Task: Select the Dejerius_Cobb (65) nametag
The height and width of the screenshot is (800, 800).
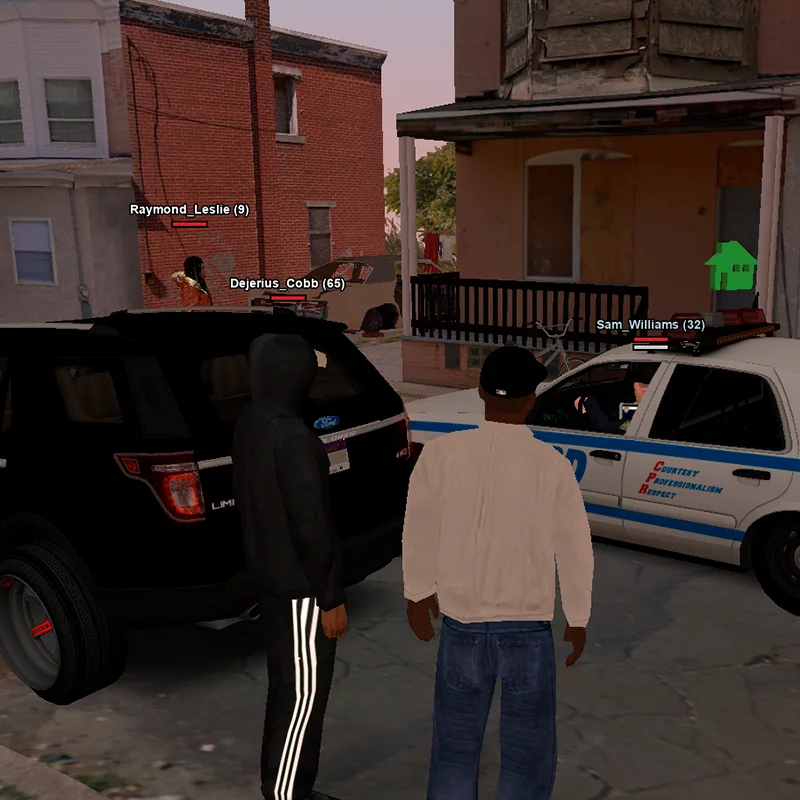Action: (287, 284)
